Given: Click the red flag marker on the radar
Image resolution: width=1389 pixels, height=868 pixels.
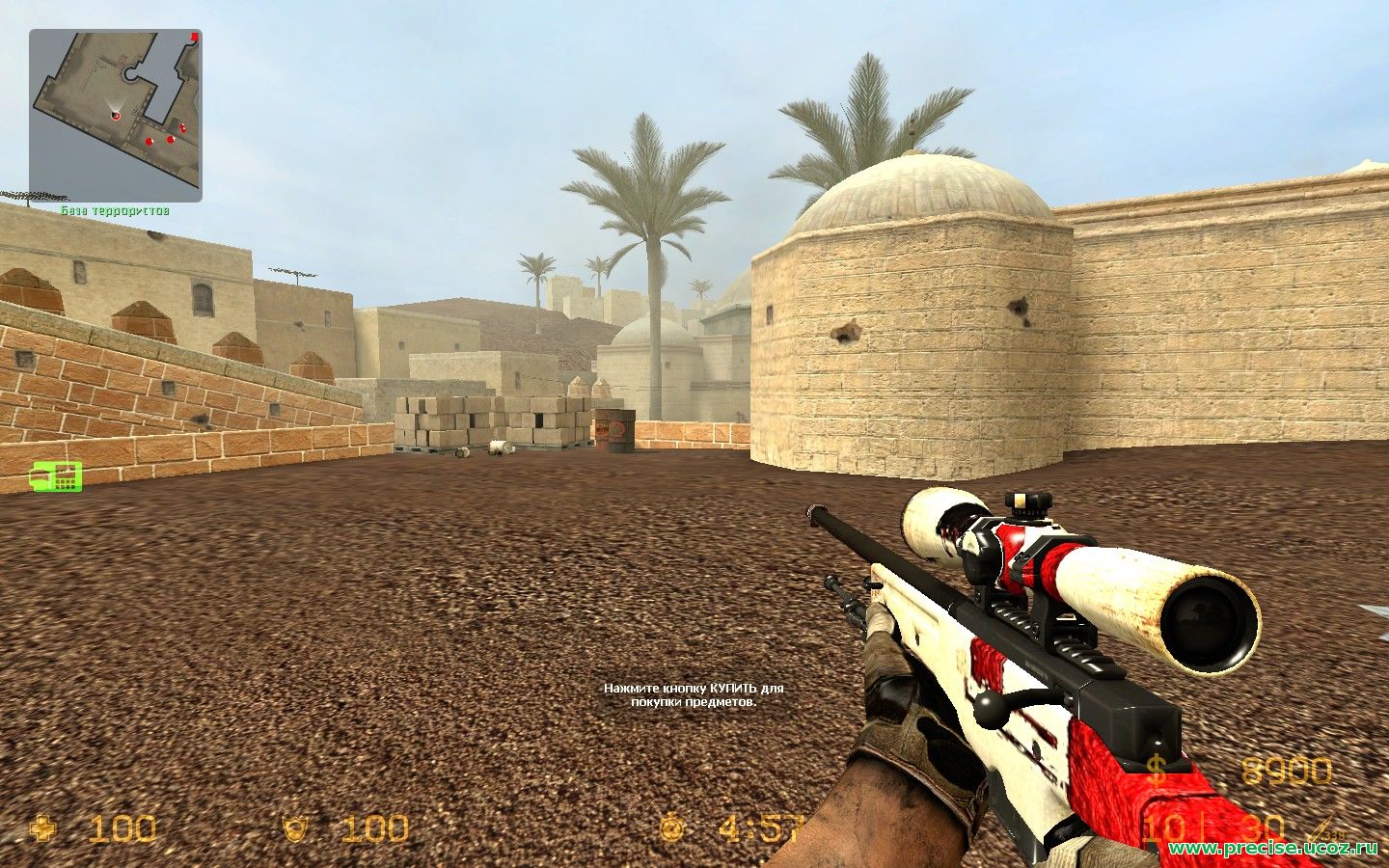Looking at the screenshot, I should click(x=195, y=38).
